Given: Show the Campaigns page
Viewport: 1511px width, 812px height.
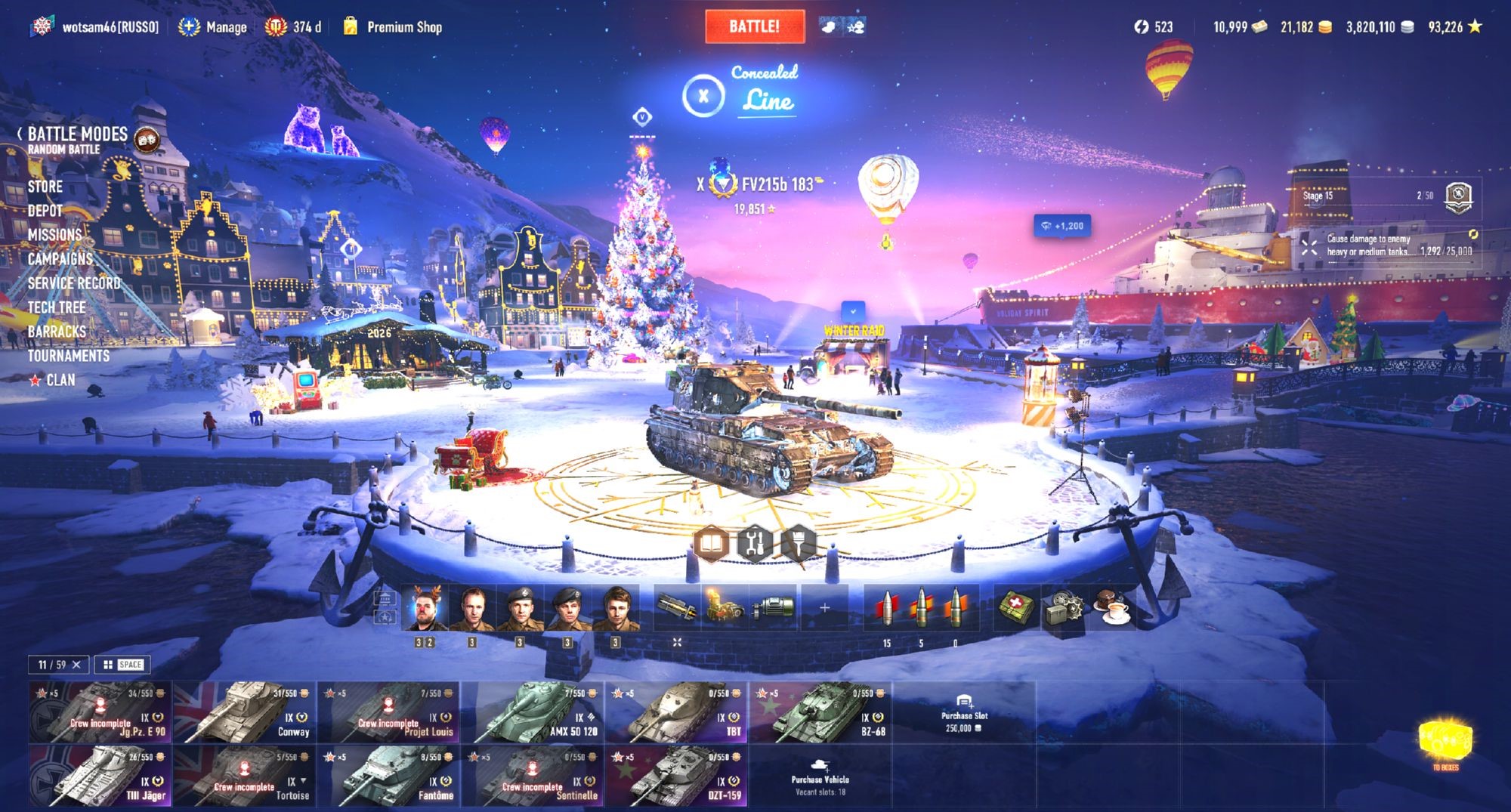Looking at the screenshot, I should tap(60, 259).
